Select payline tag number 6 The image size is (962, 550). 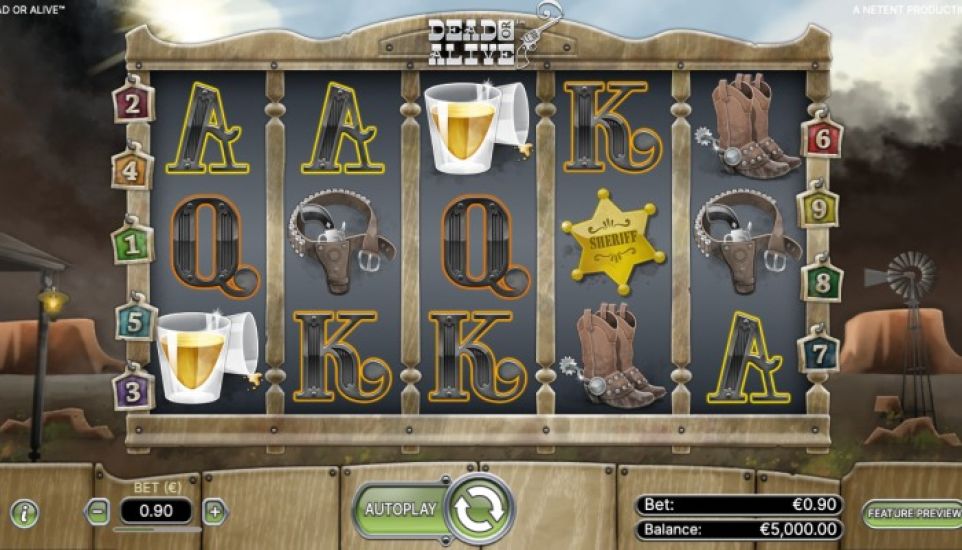coord(822,138)
